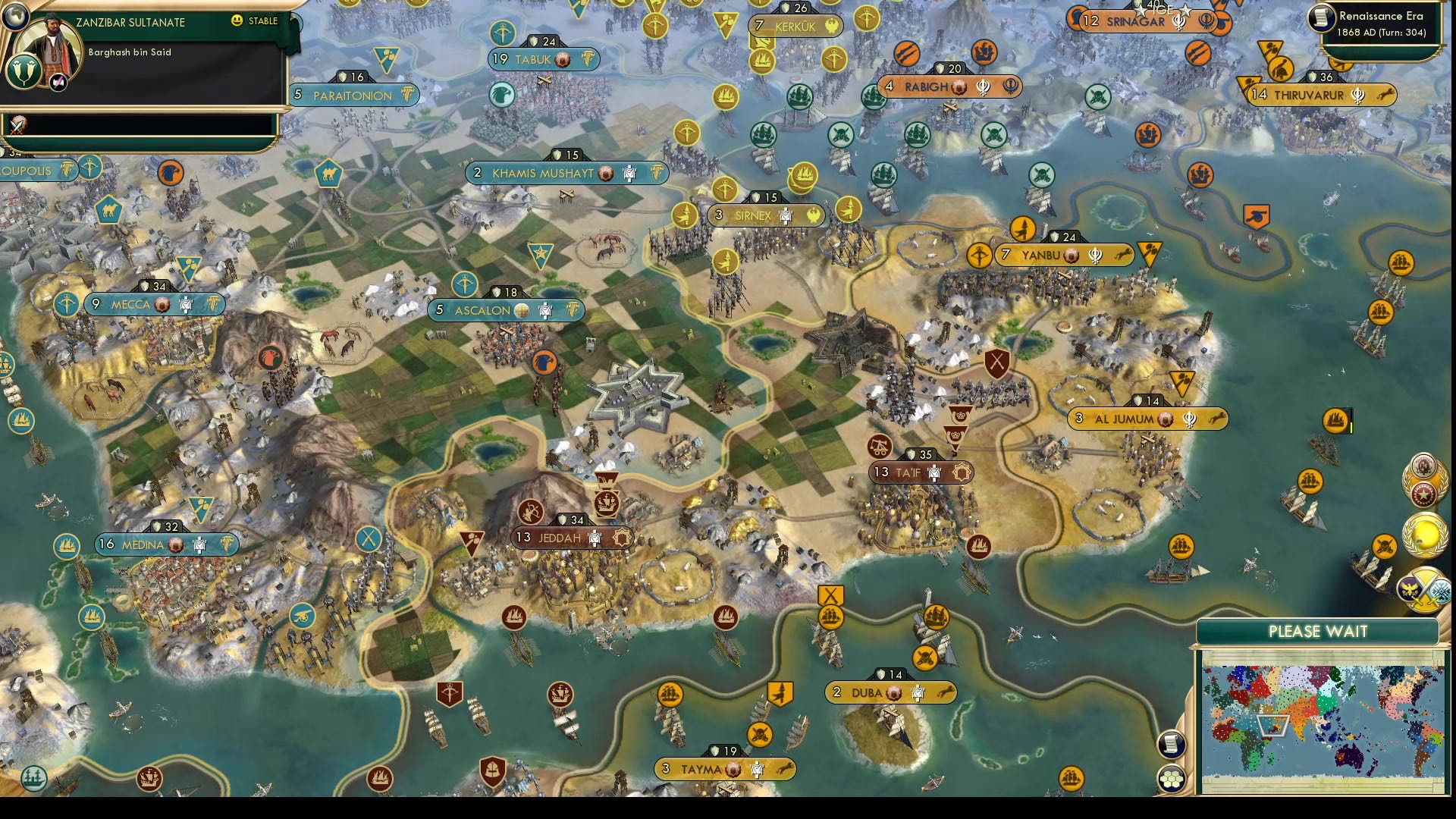Click the religion icon on Mecca's banner
Screen dimensions: 1456x819
coord(162,306)
